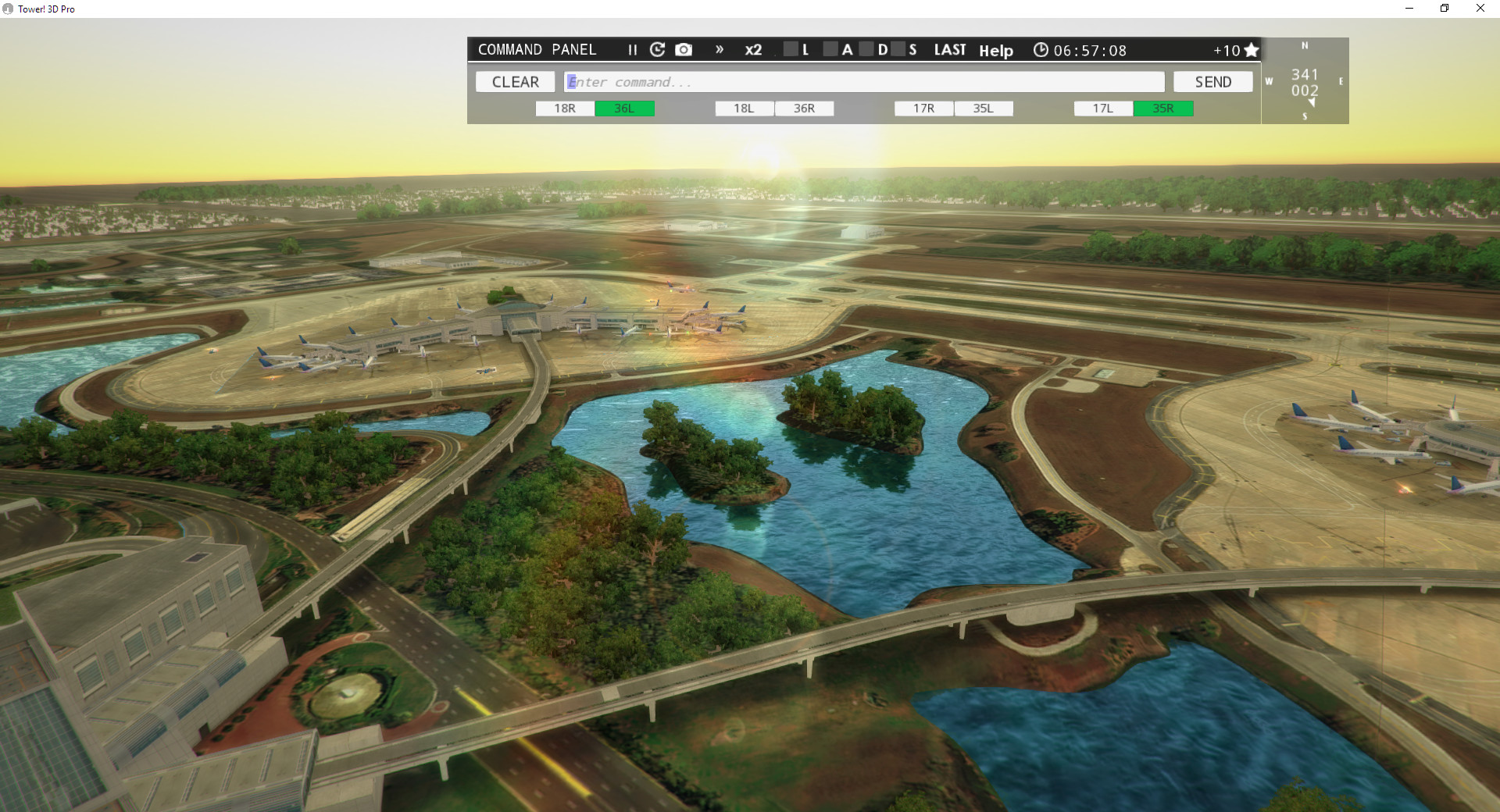Select LAST on the command panel
This screenshot has width=1500, height=812.
click(x=949, y=49)
